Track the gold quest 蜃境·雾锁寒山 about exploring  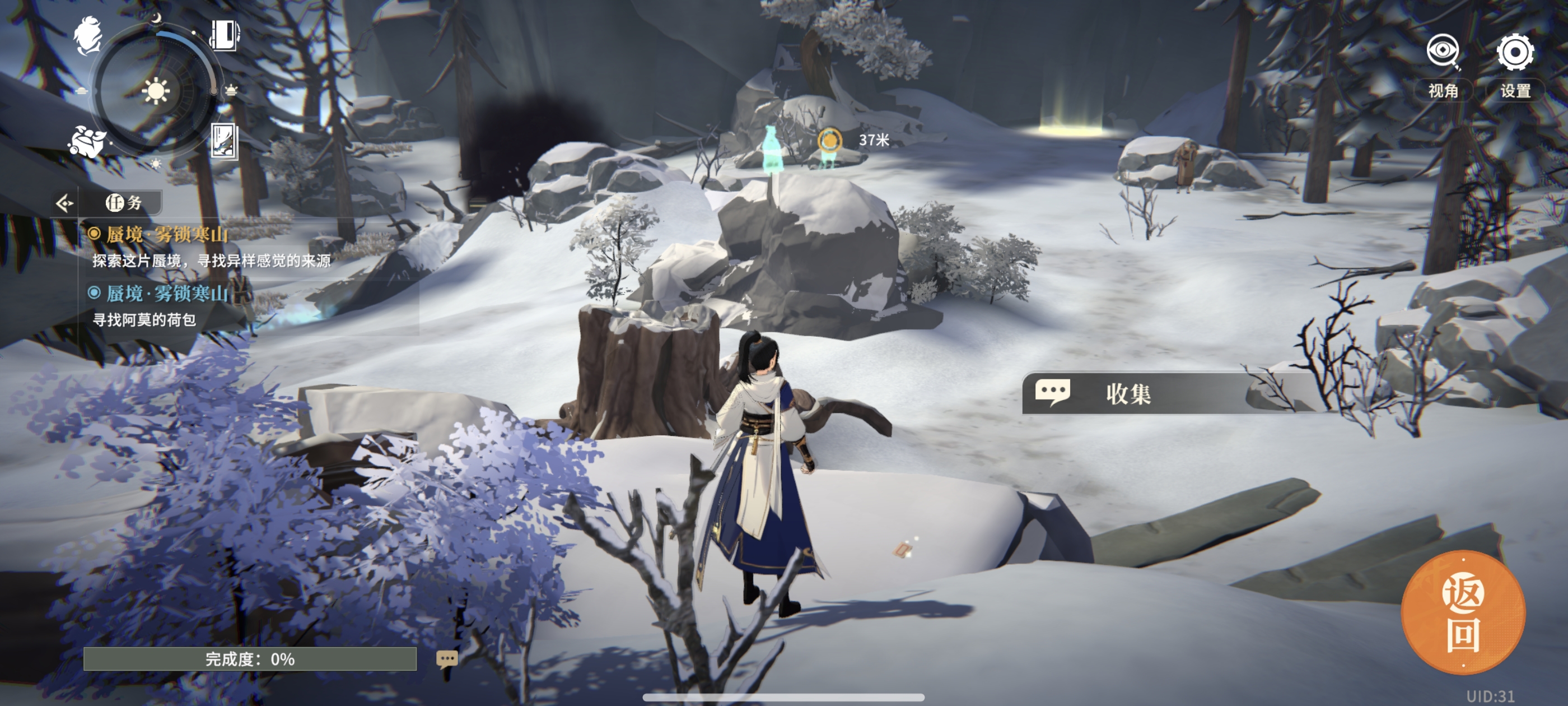tap(166, 235)
